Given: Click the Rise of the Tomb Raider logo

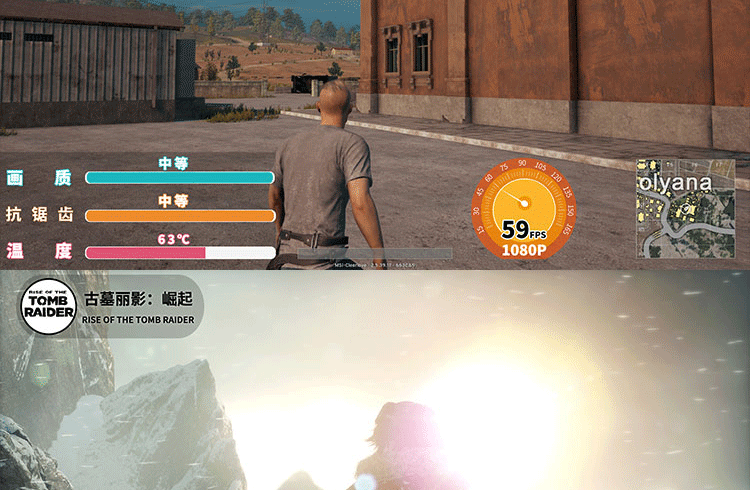Looking at the screenshot, I should [50, 305].
